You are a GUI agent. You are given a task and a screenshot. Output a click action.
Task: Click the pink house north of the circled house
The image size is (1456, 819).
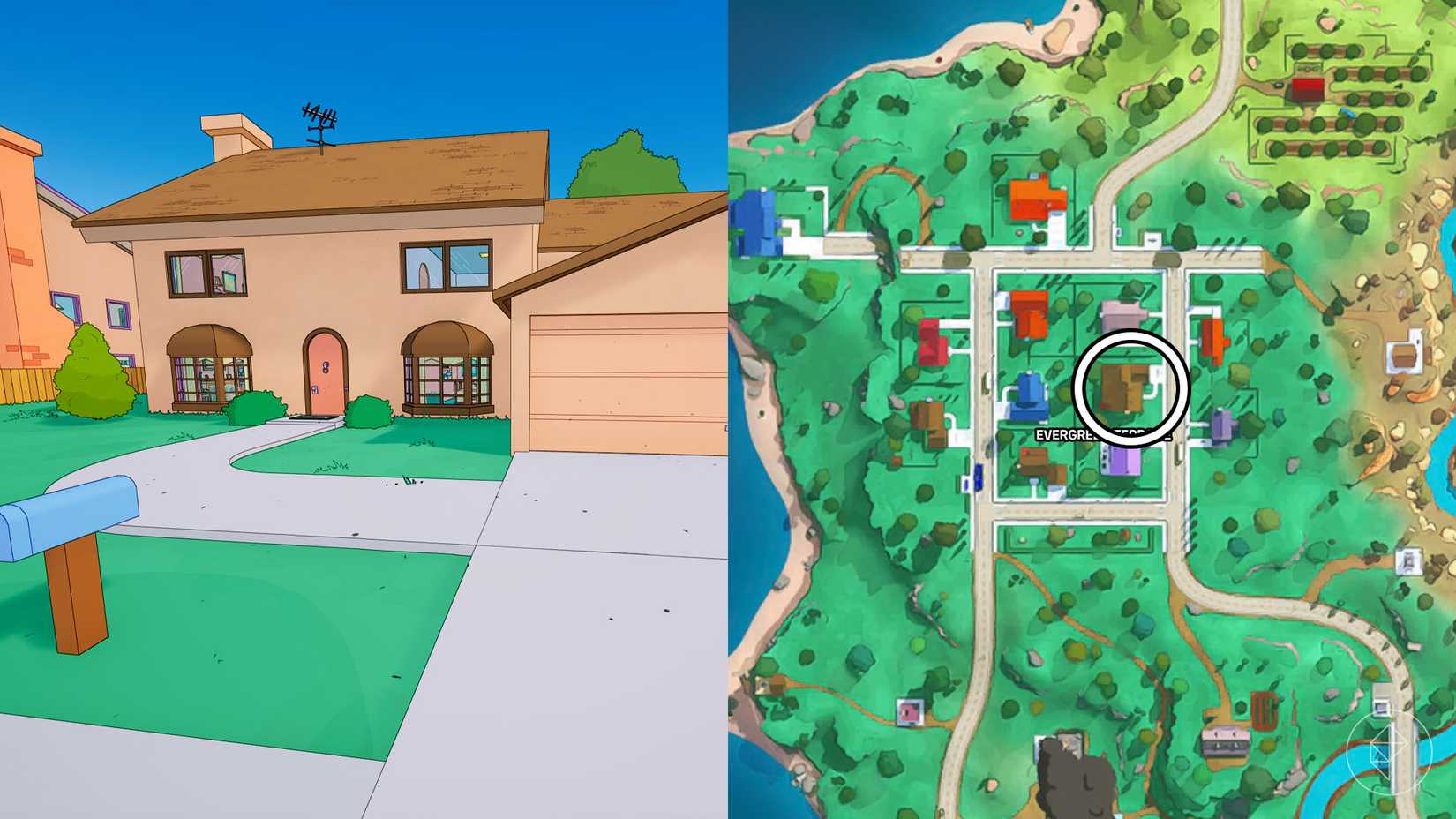pyautogui.click(x=1119, y=313)
